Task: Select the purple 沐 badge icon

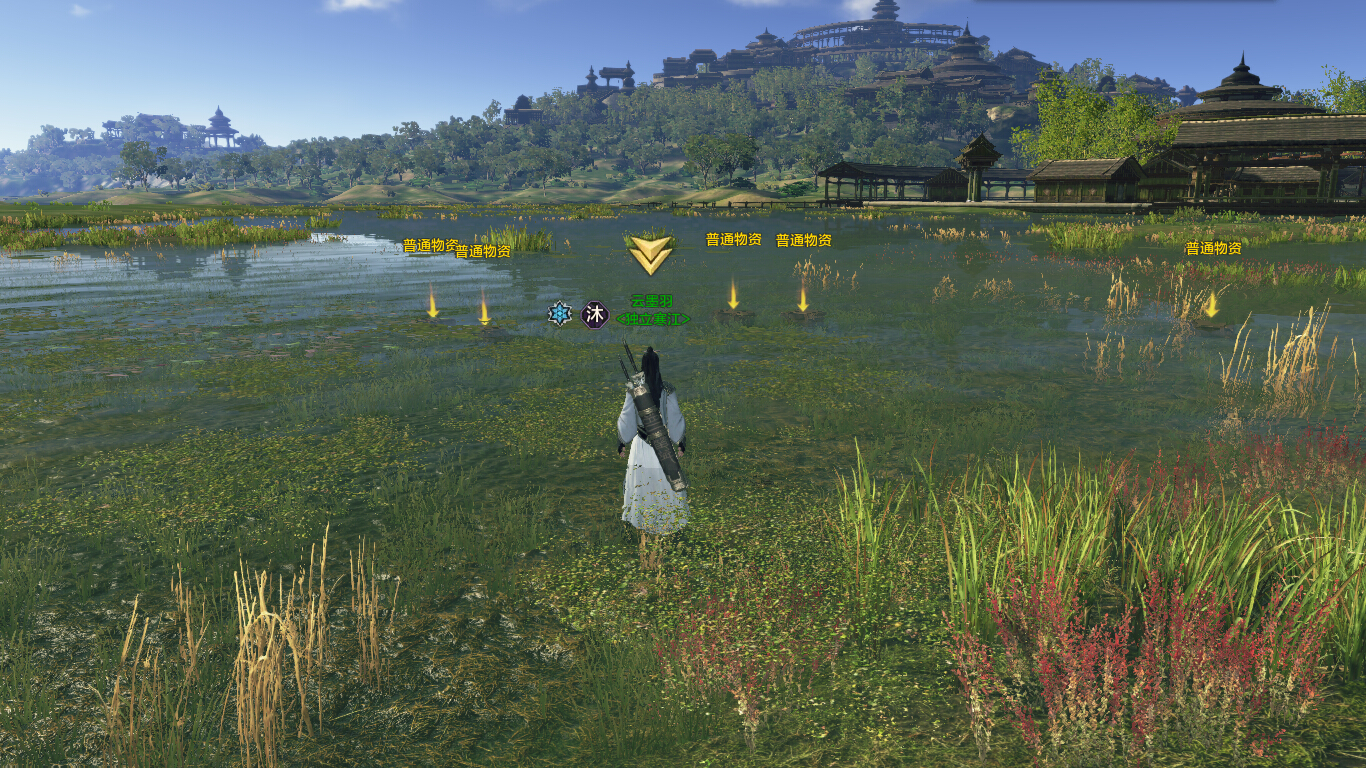Action: [595, 315]
